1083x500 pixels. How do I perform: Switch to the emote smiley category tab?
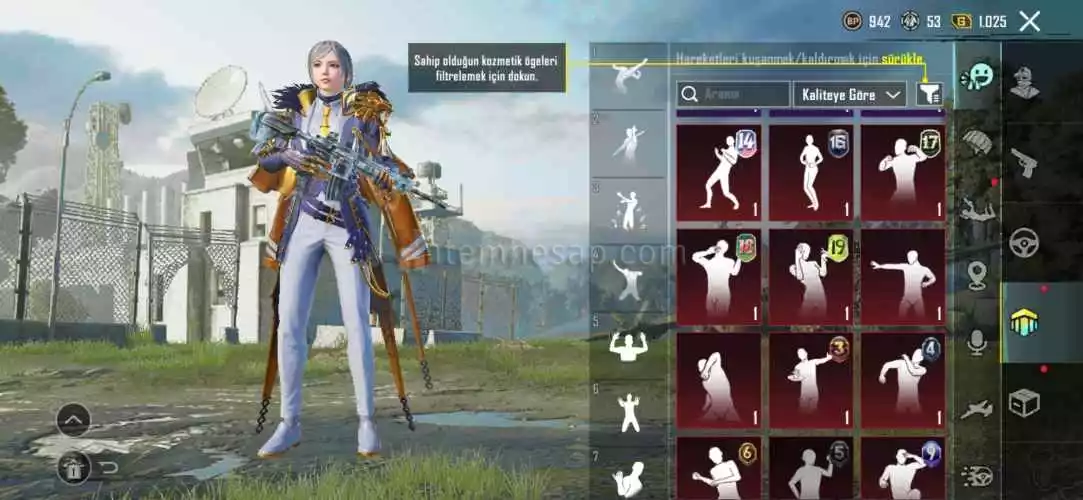click(977, 76)
